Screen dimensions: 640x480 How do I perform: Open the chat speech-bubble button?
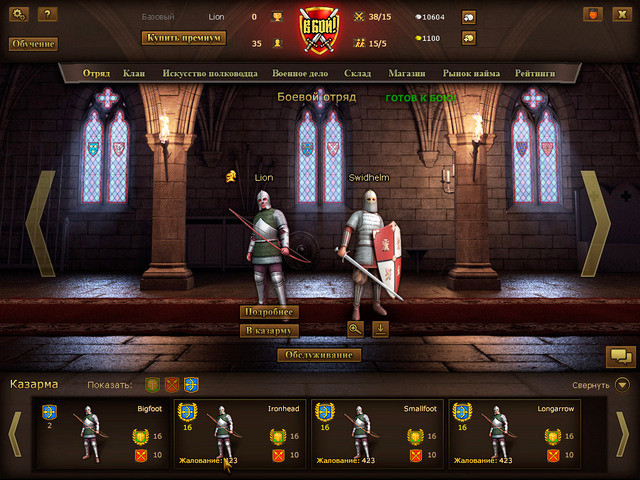coord(620,355)
